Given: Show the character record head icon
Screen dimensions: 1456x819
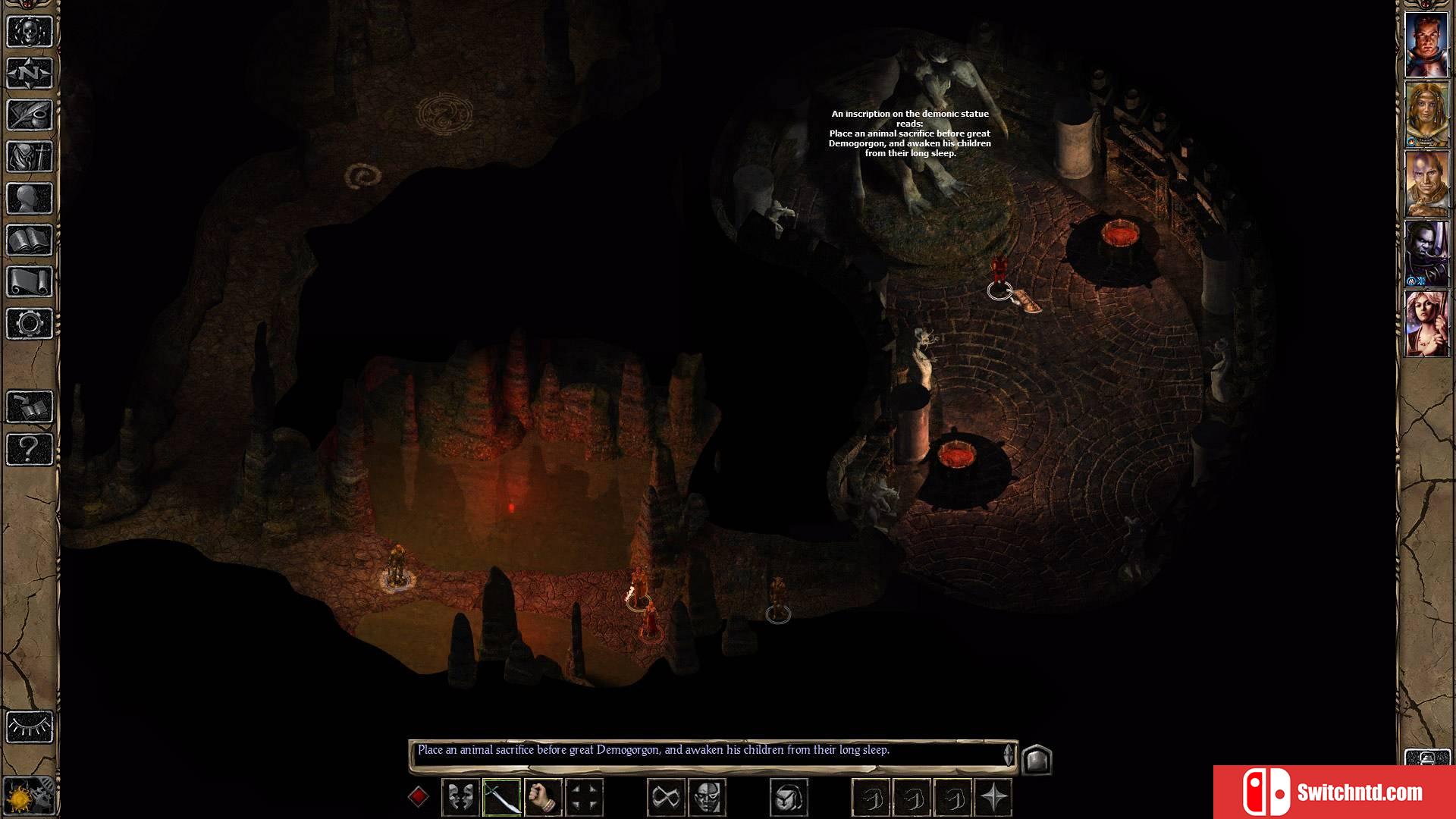Looking at the screenshot, I should click(x=30, y=199).
